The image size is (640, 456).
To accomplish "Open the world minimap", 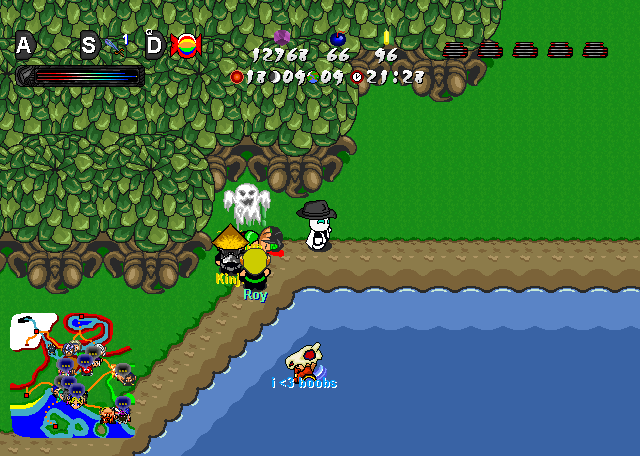I will [72, 376].
